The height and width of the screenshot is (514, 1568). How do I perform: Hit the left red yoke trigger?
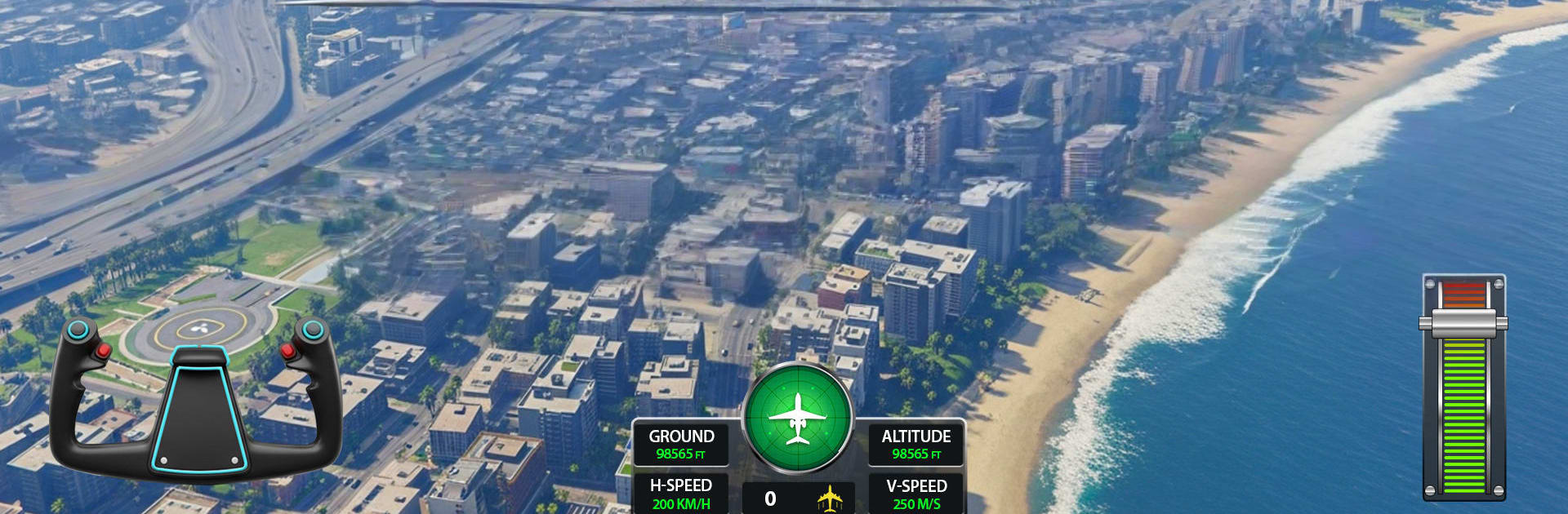(x=104, y=352)
